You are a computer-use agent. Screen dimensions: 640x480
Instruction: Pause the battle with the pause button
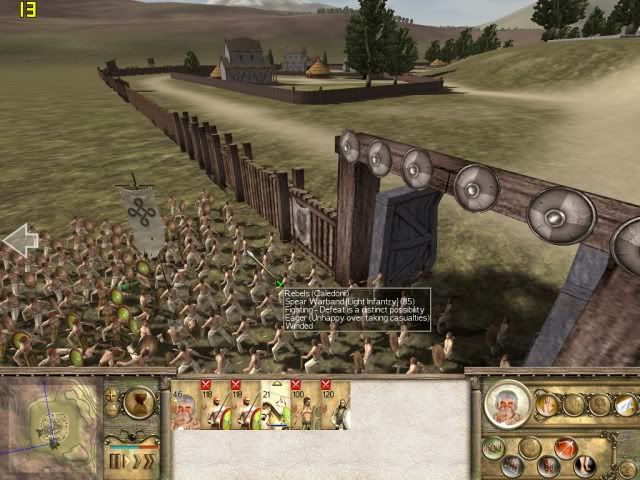pyautogui.click(x=117, y=462)
